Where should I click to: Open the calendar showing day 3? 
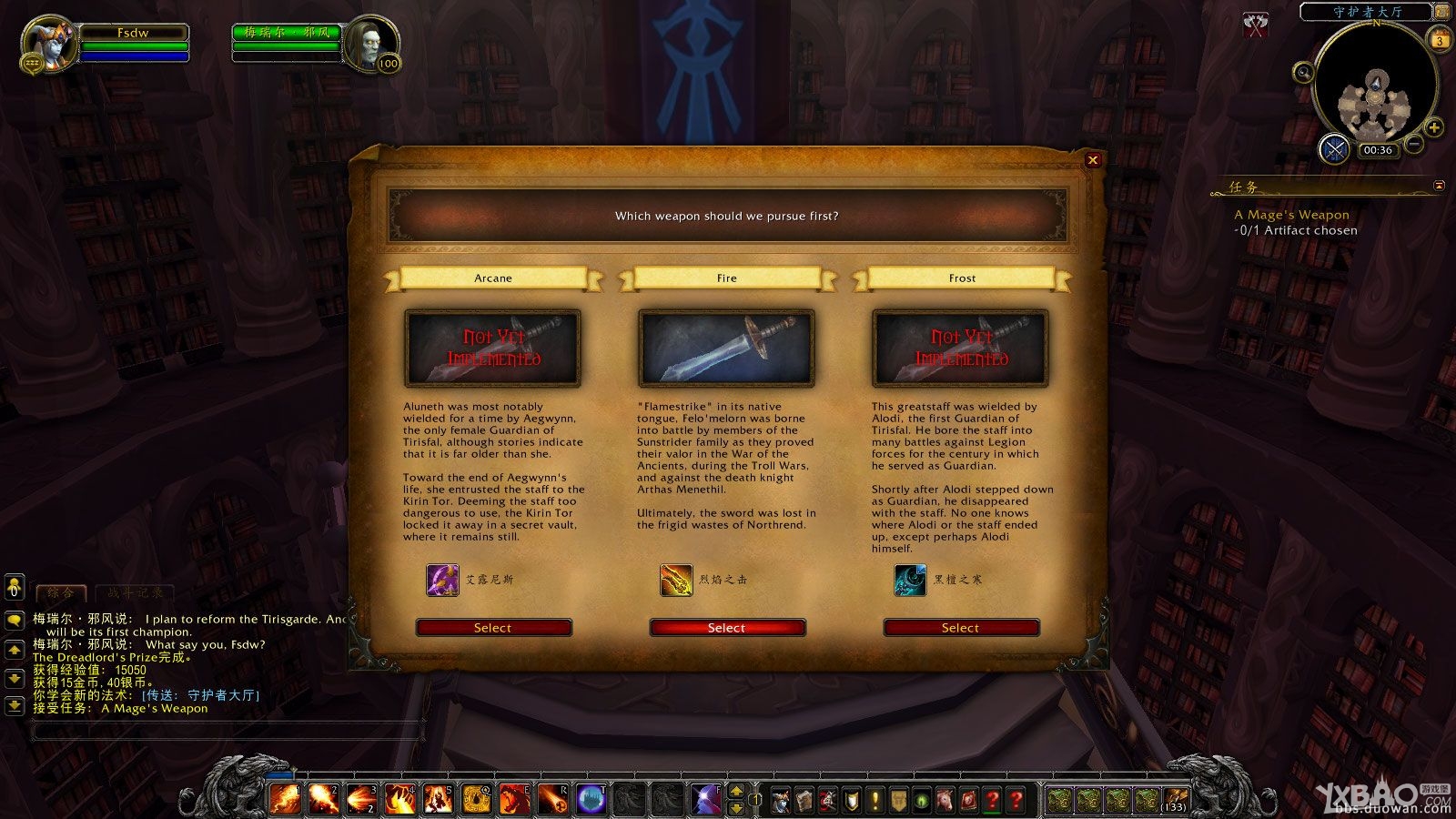(x=1440, y=40)
